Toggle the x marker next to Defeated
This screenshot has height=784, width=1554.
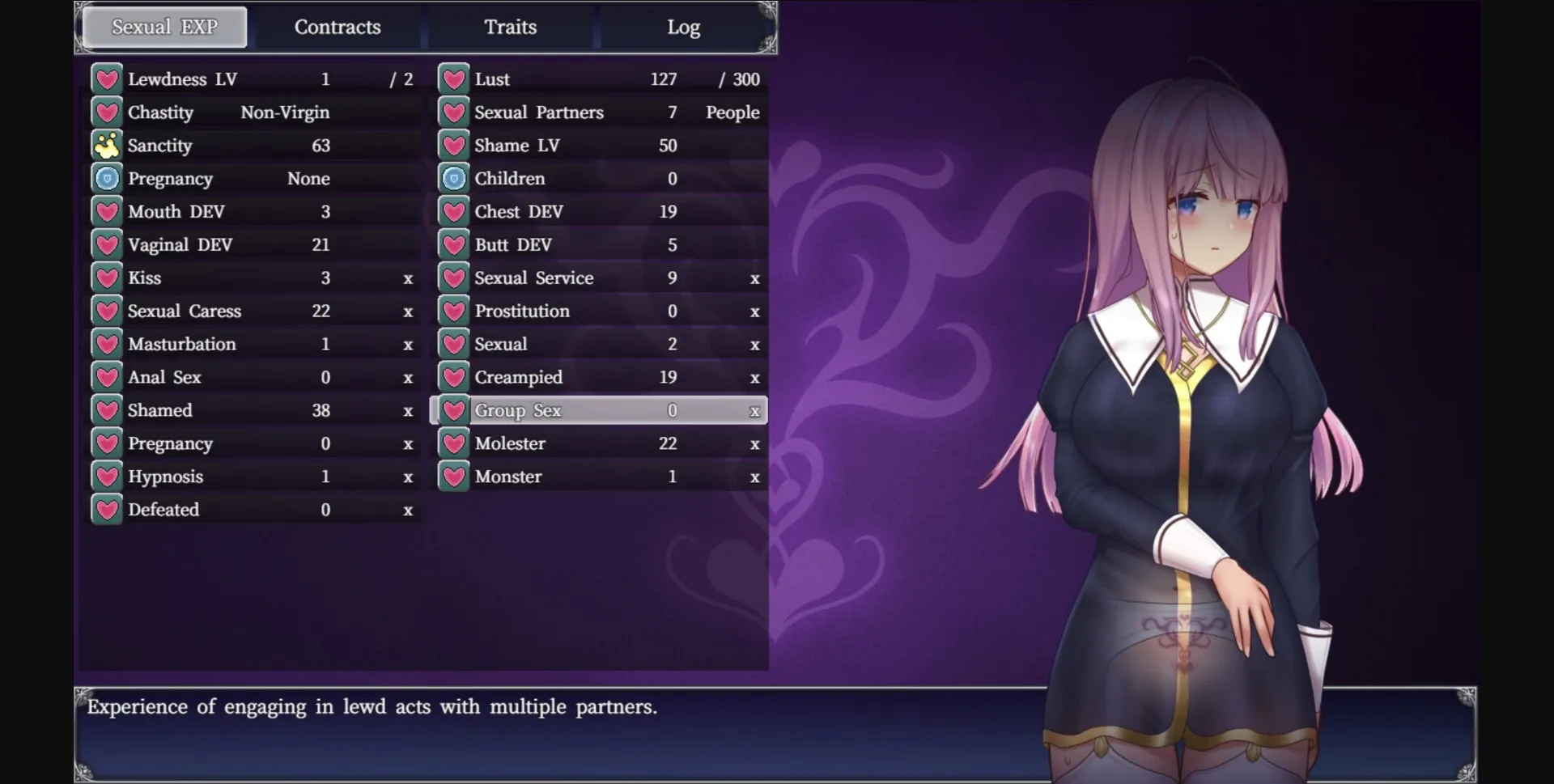[409, 510]
